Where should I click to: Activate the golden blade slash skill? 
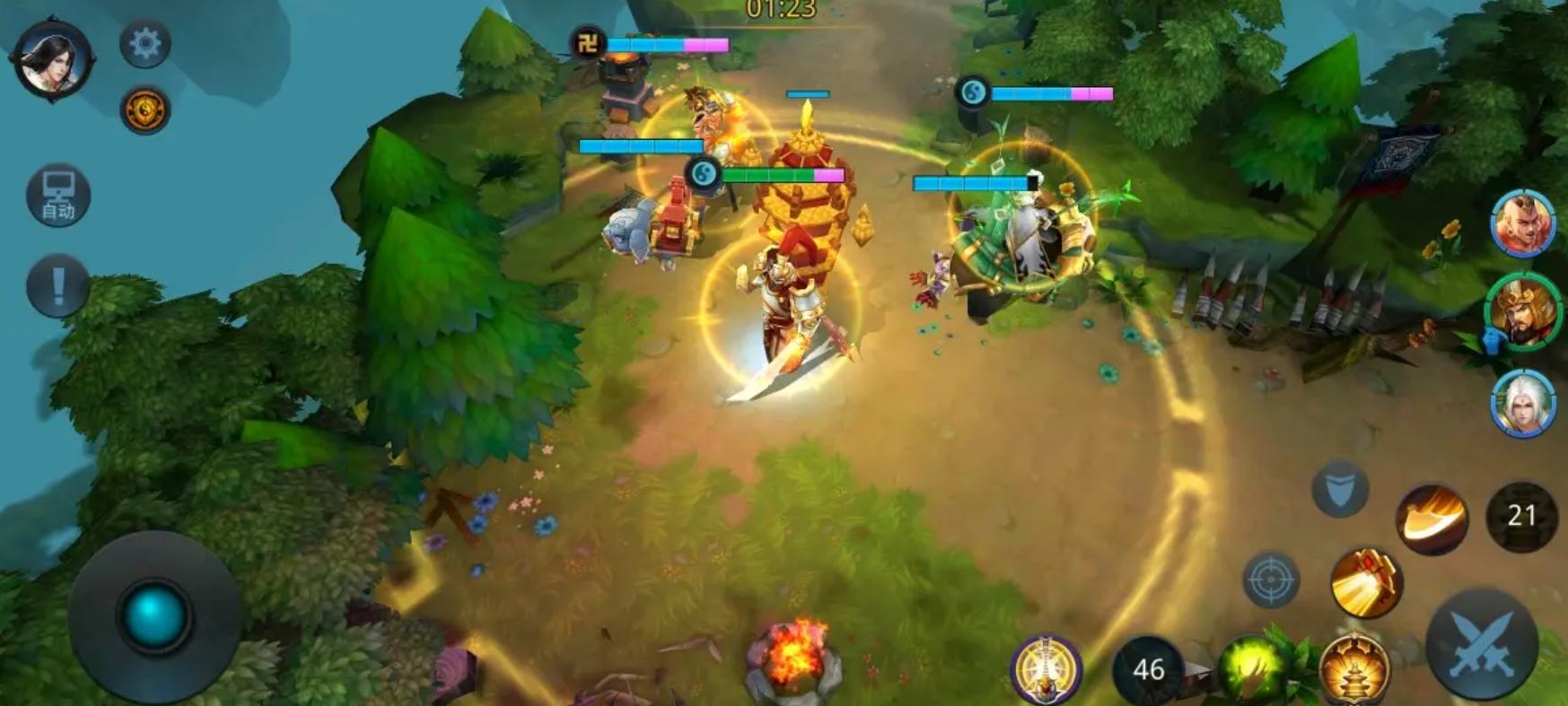pyautogui.click(x=1432, y=519)
